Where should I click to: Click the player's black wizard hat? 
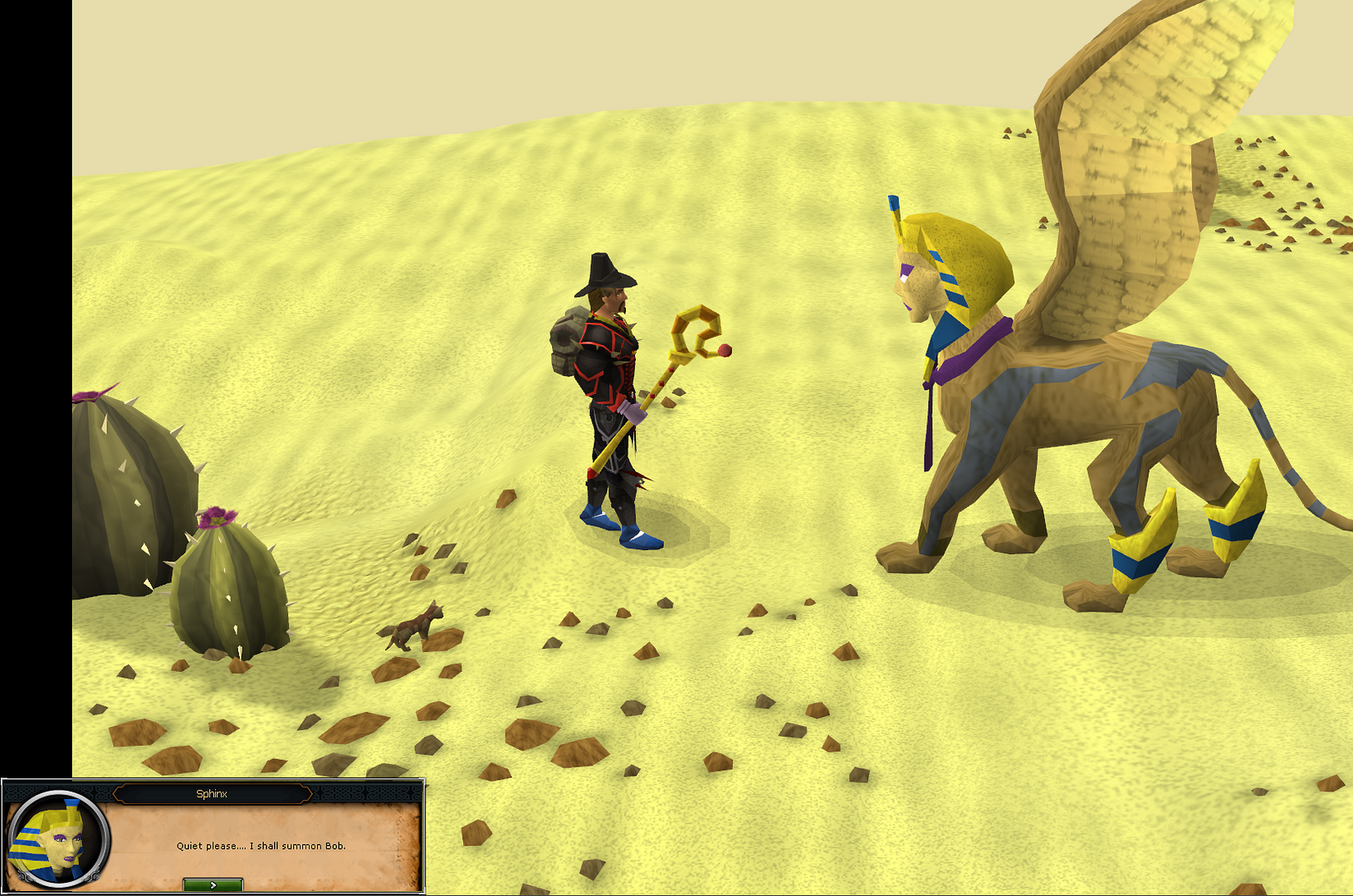pyautogui.click(x=602, y=274)
